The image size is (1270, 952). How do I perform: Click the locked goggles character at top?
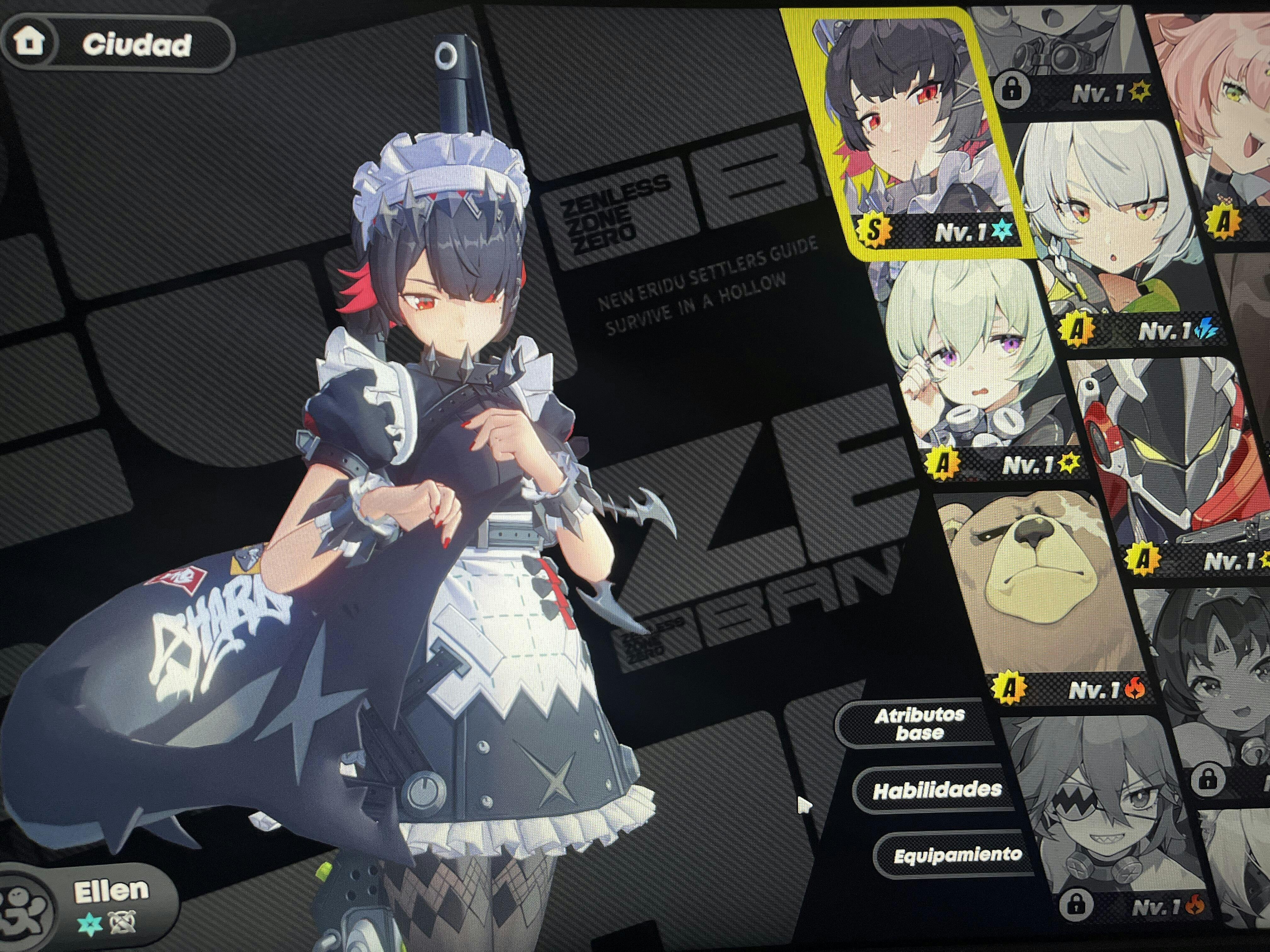(x=1062, y=57)
